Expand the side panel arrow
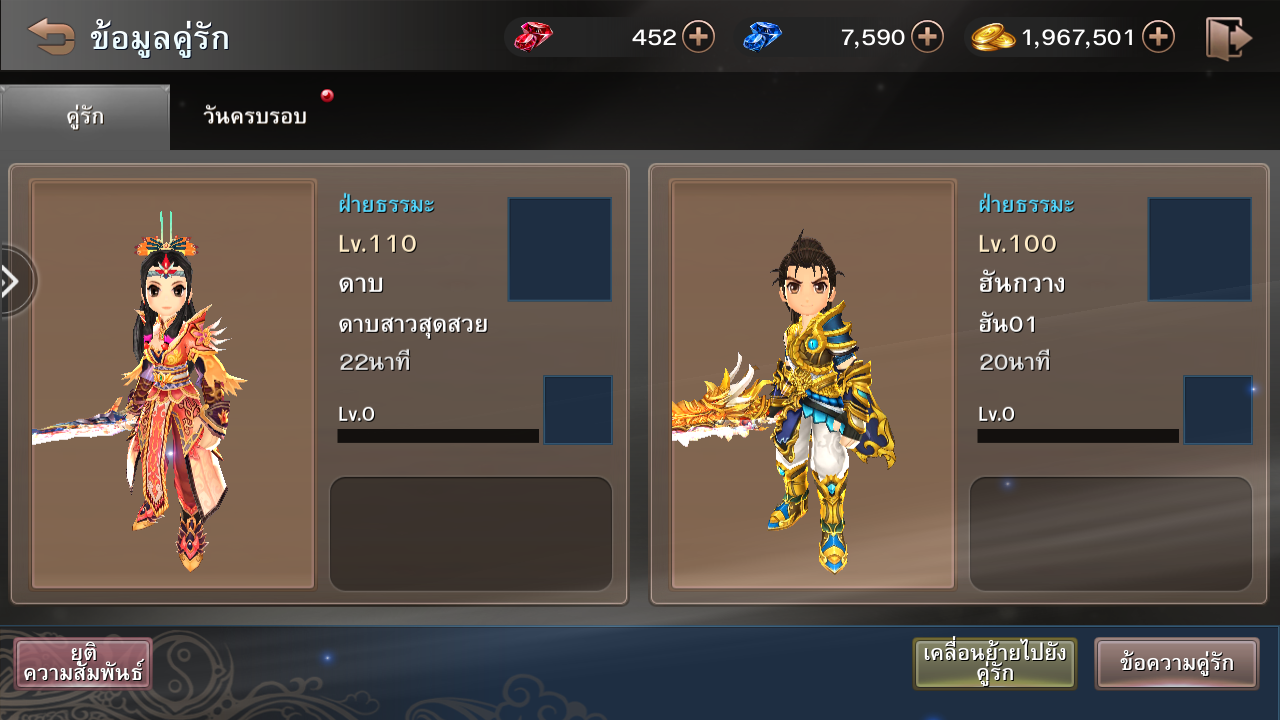 [x=13, y=281]
